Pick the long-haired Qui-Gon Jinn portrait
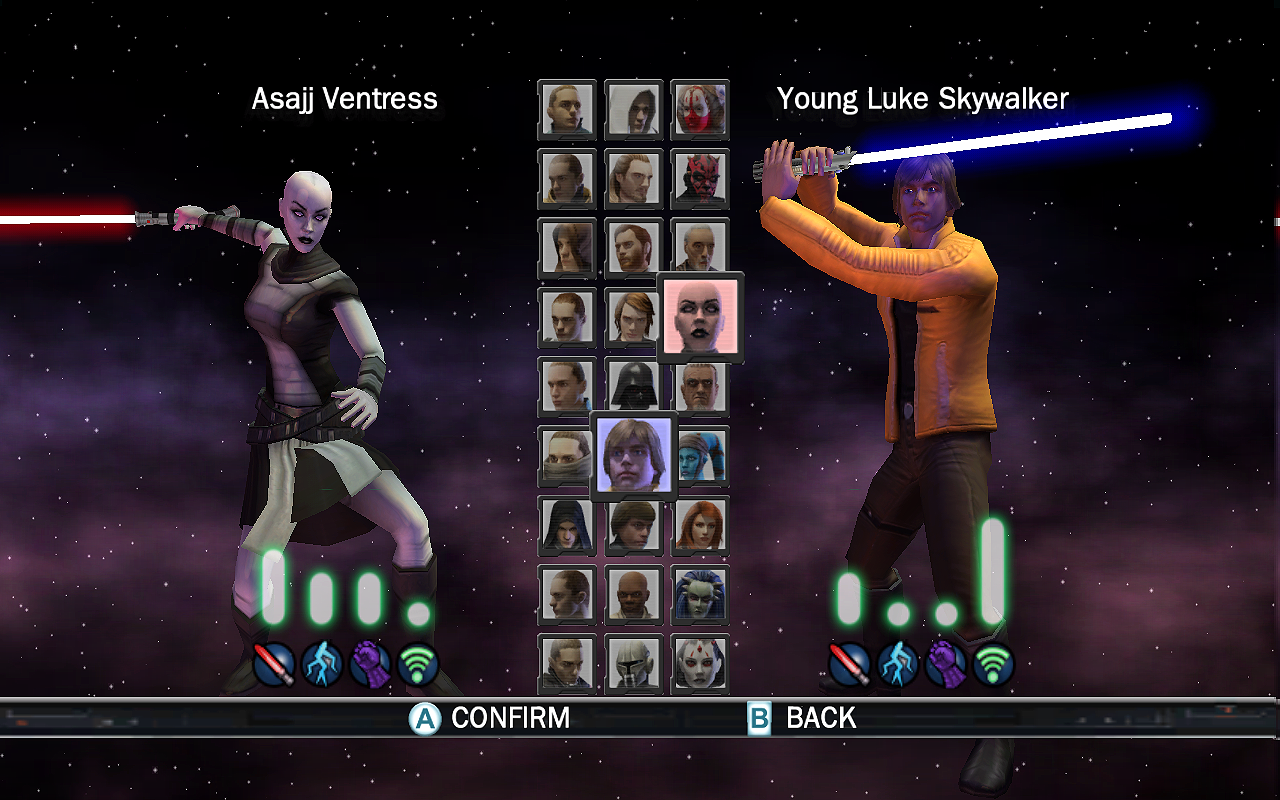1280x800 pixels. 634,178
